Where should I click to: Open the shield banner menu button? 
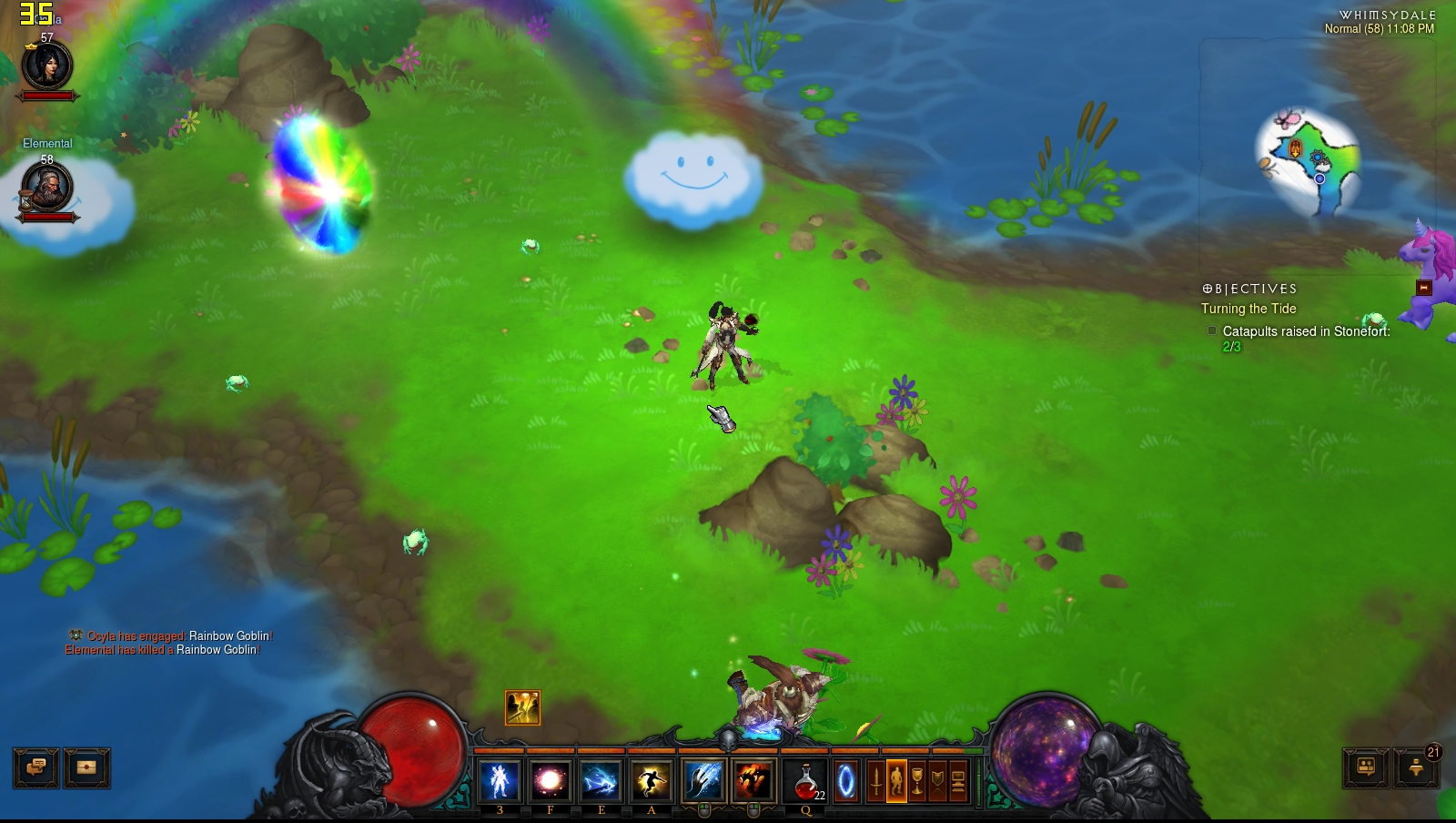pos(937,781)
